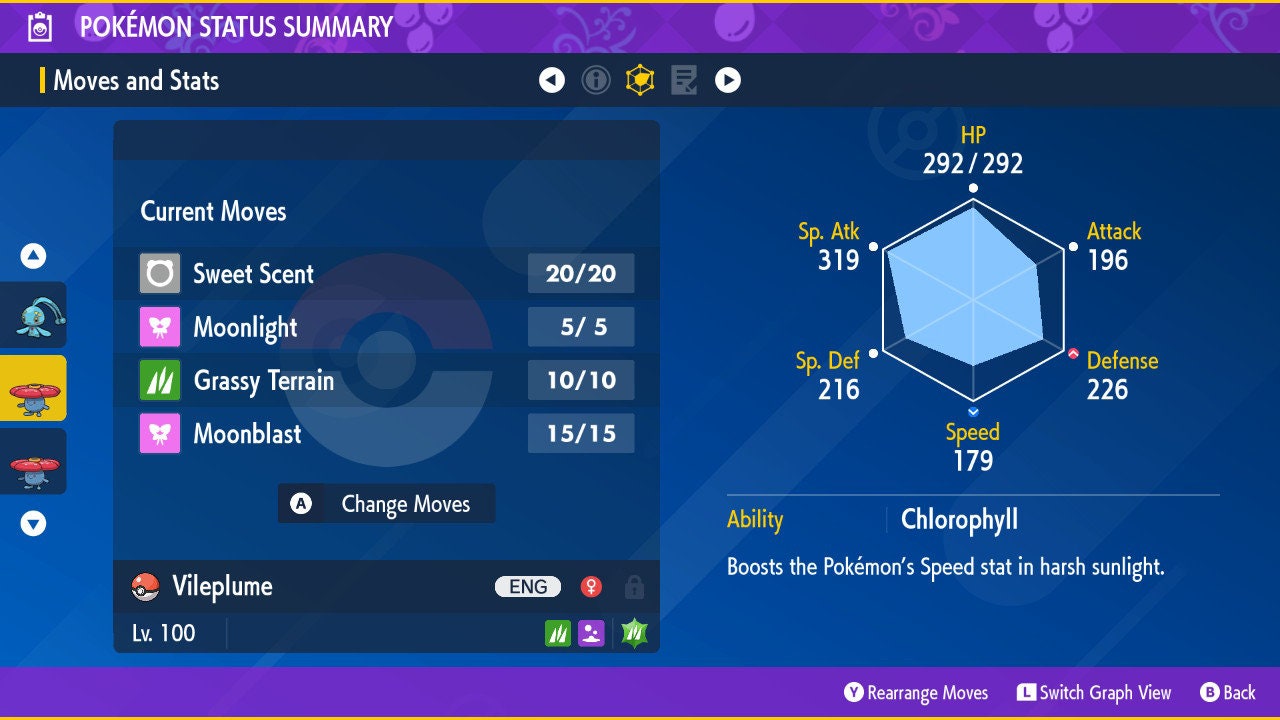This screenshot has width=1280, height=720.
Task: Select the Manaphy party thumbnail
Action: (33, 315)
